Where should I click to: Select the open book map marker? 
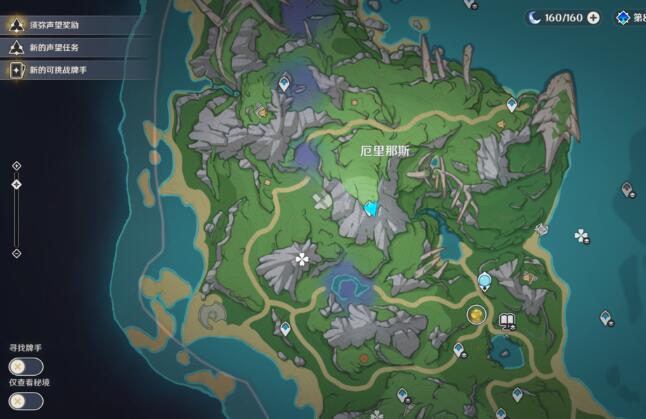click(506, 320)
